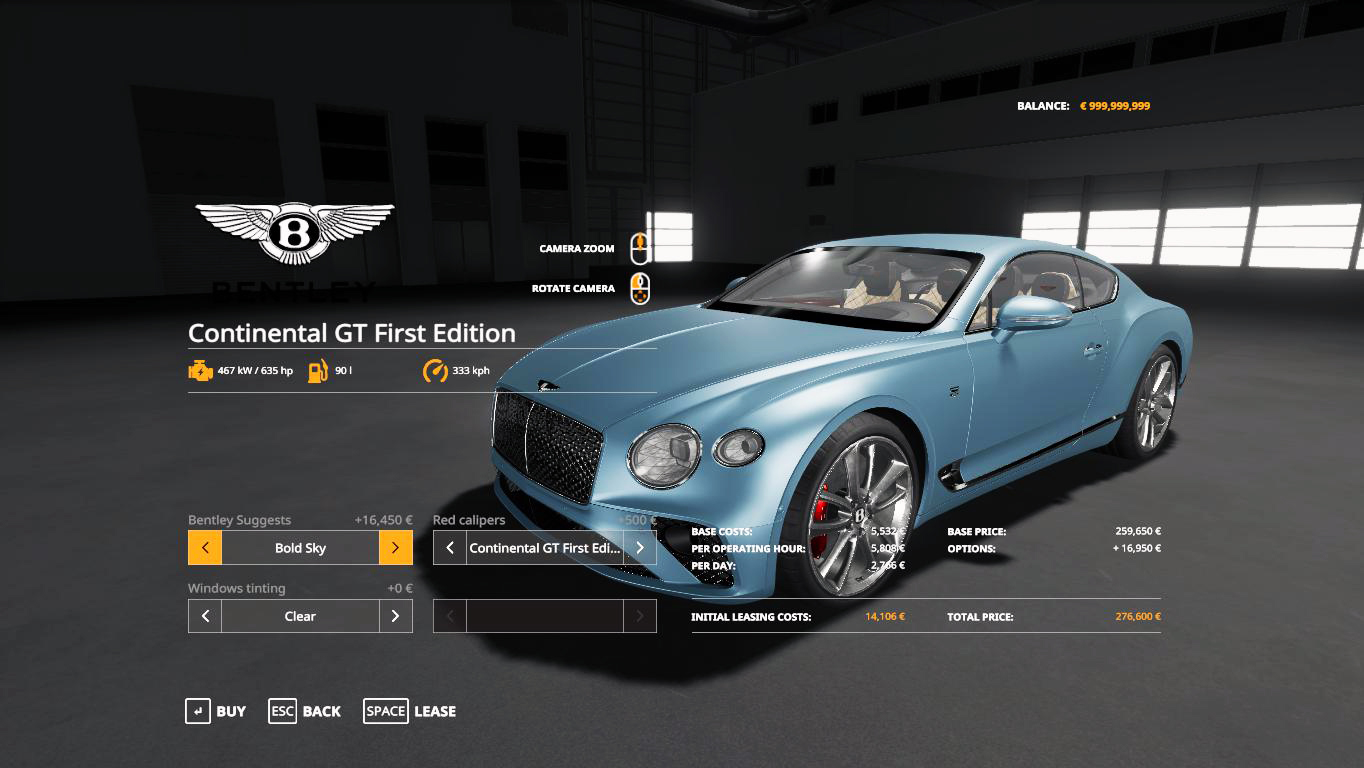Buy the Continental GT First Edition
This screenshot has width=1364, height=768.
click(216, 711)
